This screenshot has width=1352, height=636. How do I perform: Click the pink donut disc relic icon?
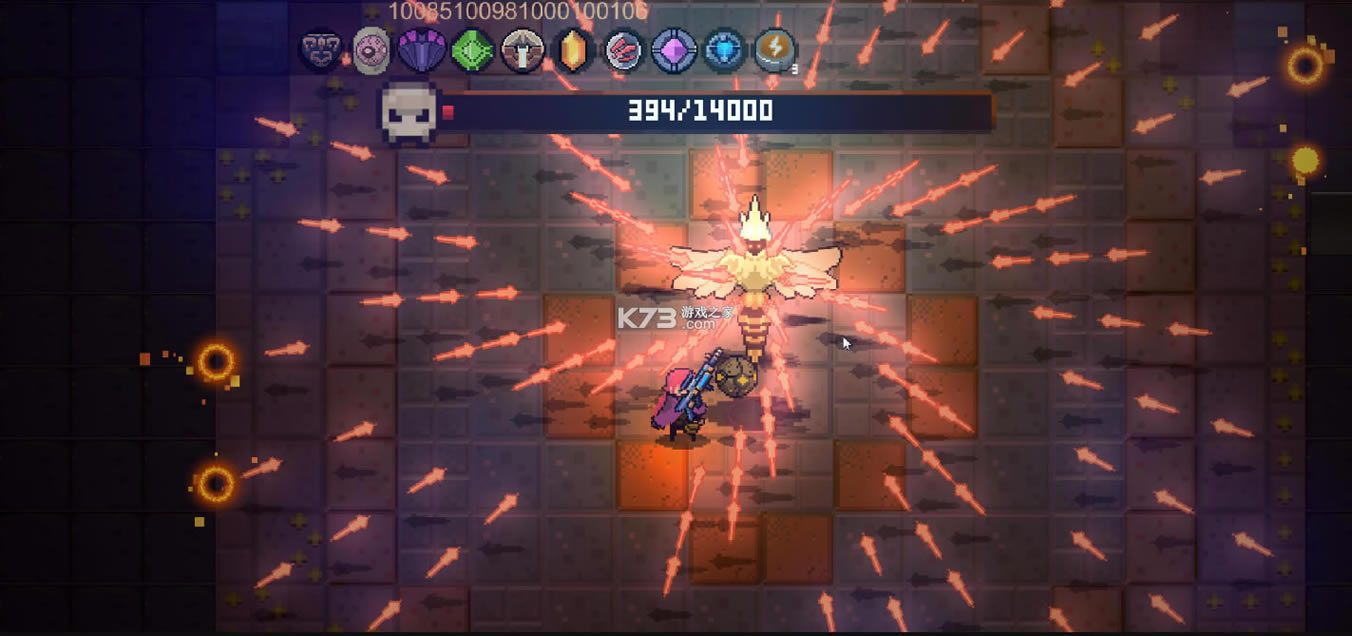[x=371, y=50]
